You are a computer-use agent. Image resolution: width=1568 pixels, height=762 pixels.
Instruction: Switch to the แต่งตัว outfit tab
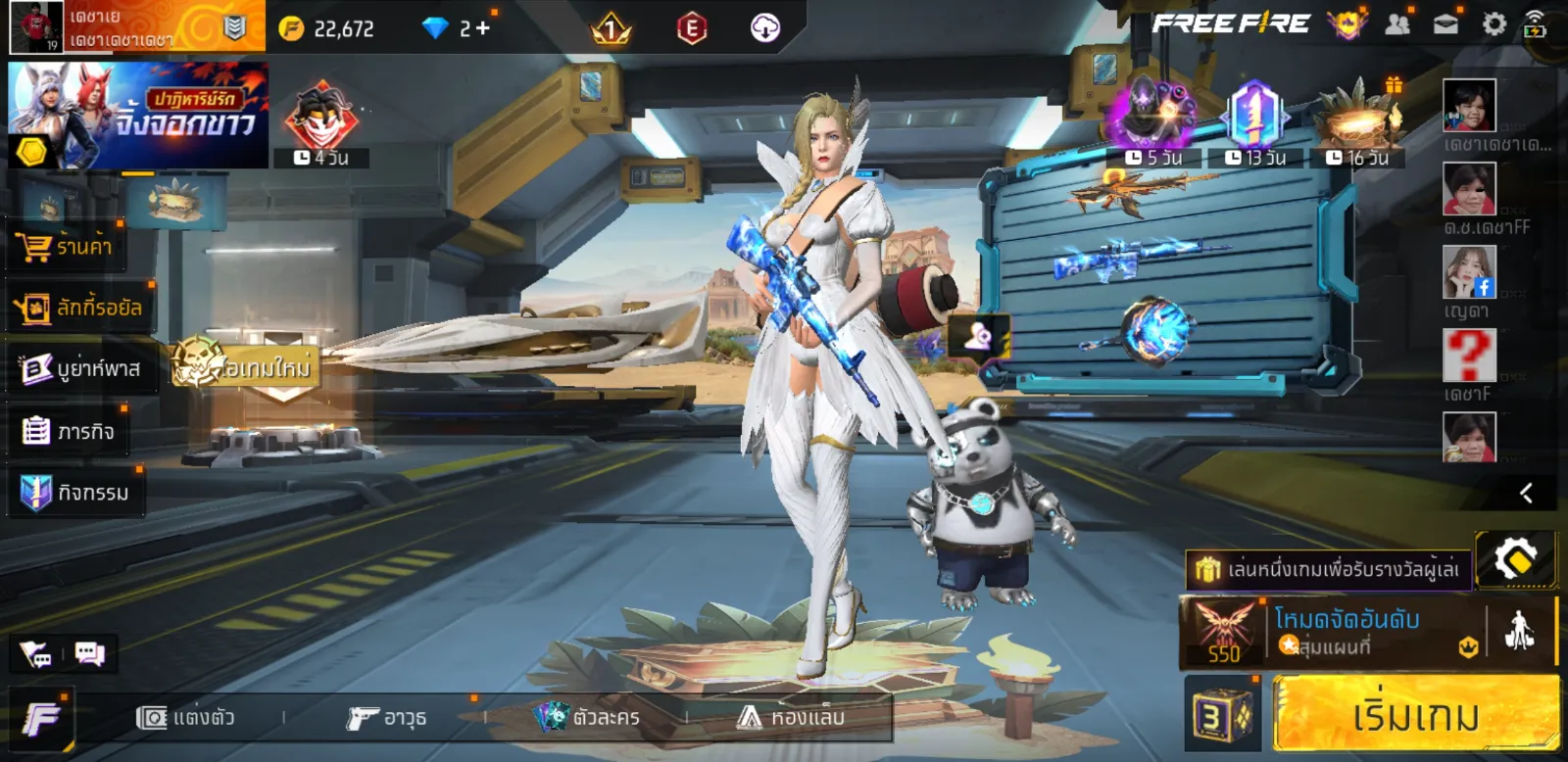[186, 718]
